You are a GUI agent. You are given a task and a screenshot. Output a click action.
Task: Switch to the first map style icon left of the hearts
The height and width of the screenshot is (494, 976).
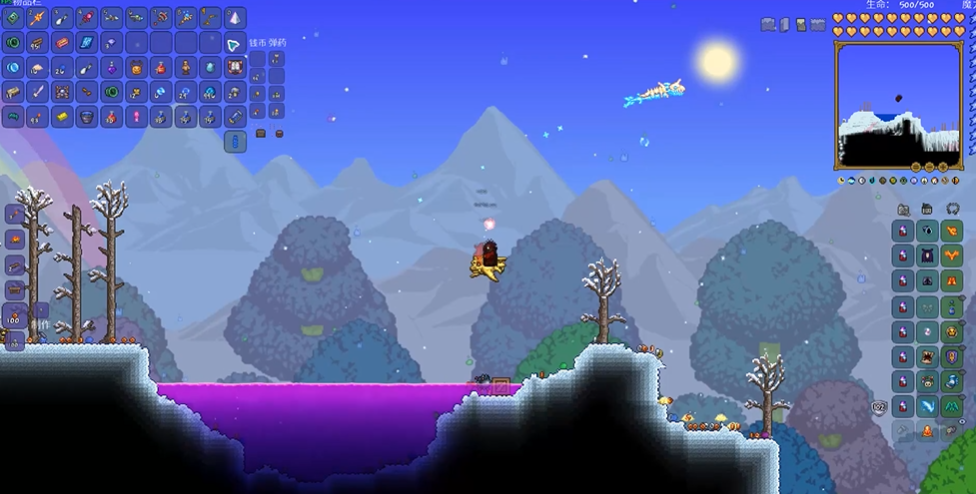(x=768, y=24)
